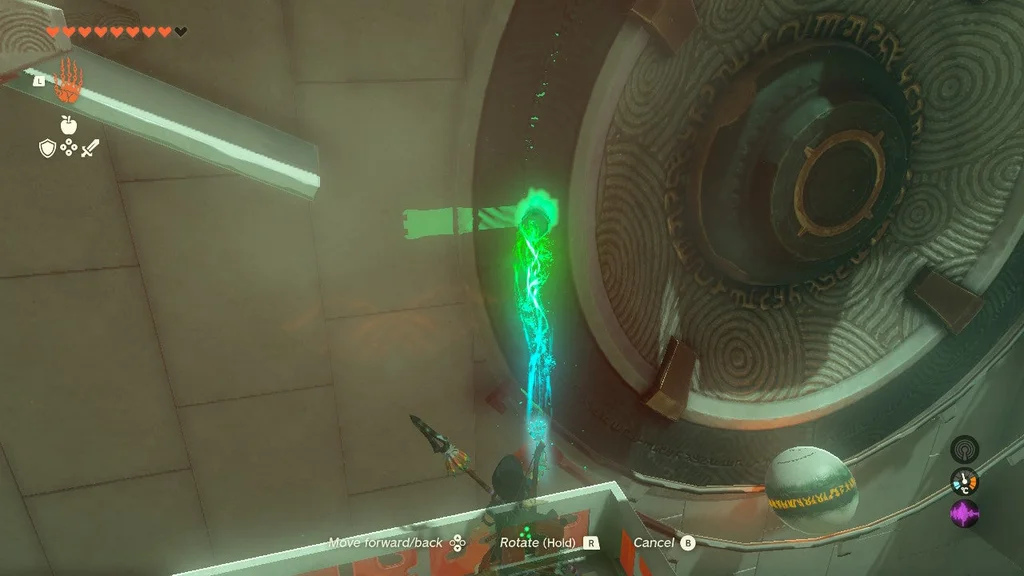1024x576 pixels.
Task: Check the temperature gauge icon
Action: (964, 482)
